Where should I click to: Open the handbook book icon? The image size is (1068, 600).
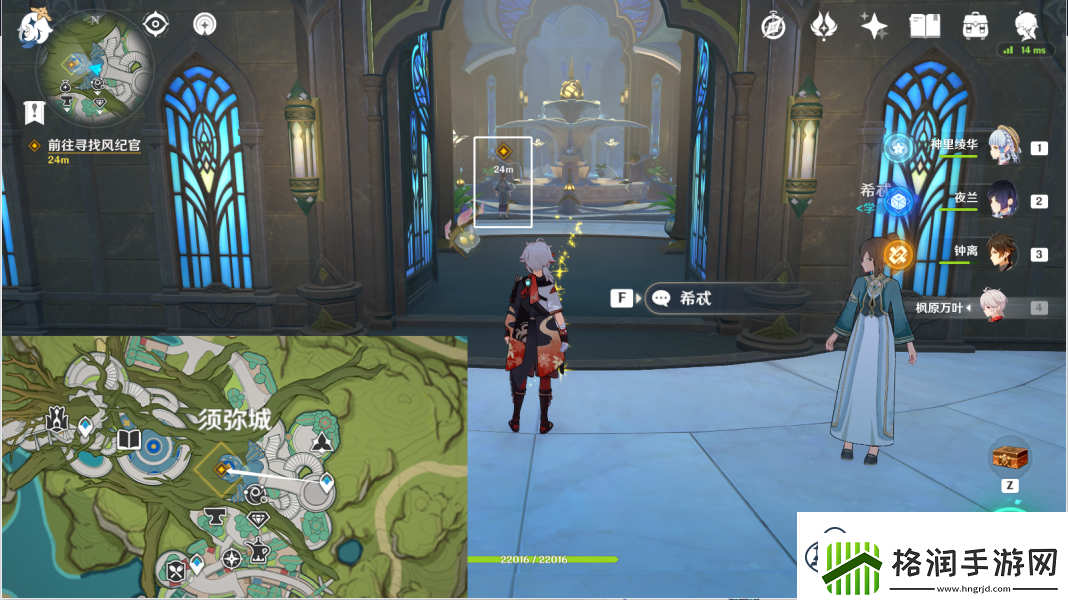pyautogui.click(x=925, y=26)
